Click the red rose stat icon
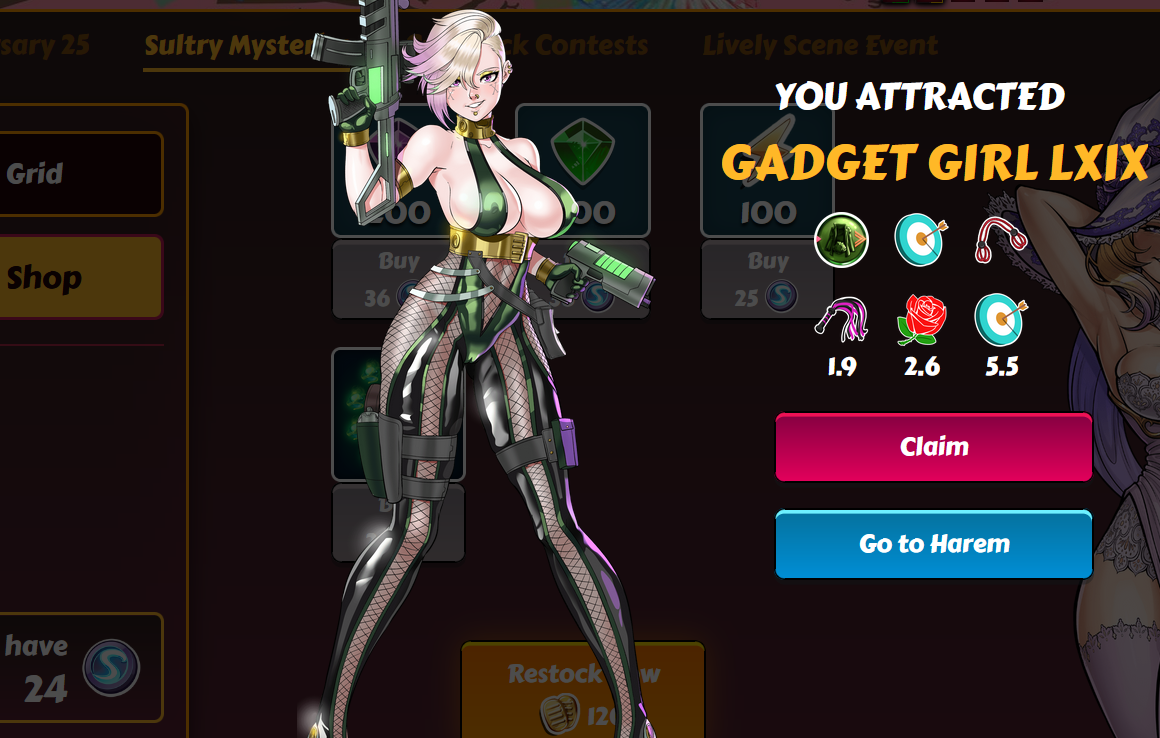This screenshot has height=738, width=1160. click(921, 320)
